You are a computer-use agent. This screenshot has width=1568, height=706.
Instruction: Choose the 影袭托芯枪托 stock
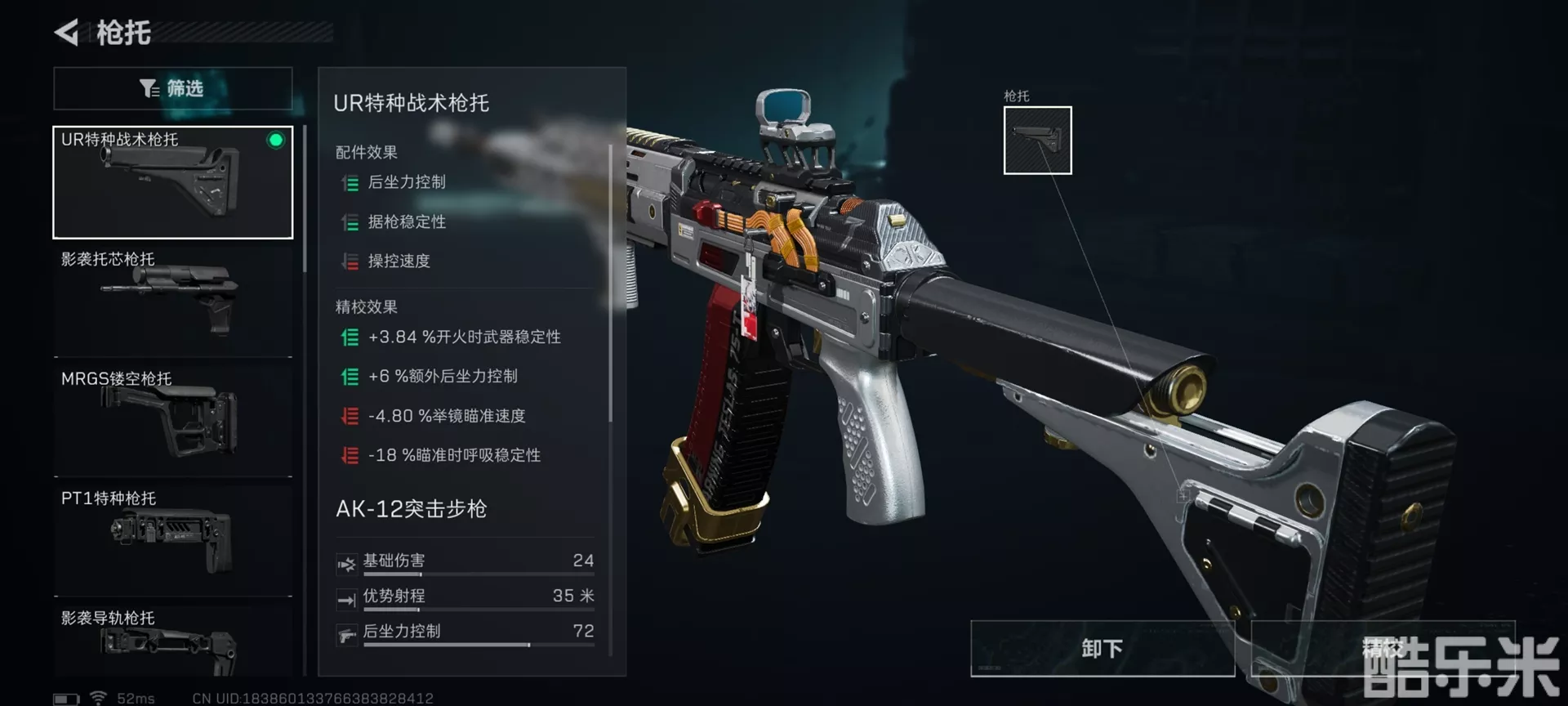coord(172,300)
